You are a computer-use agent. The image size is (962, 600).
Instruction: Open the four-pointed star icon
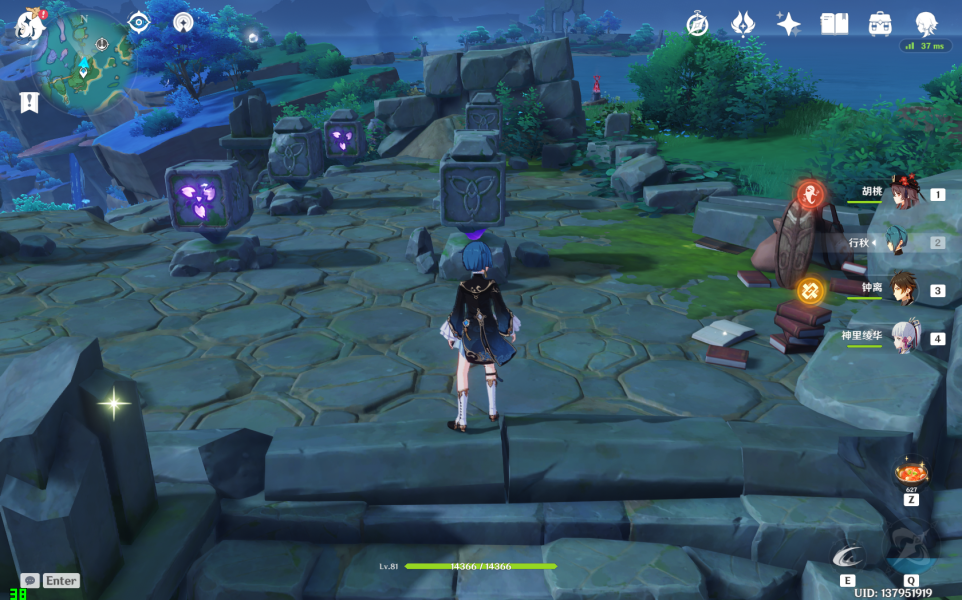[x=788, y=24]
